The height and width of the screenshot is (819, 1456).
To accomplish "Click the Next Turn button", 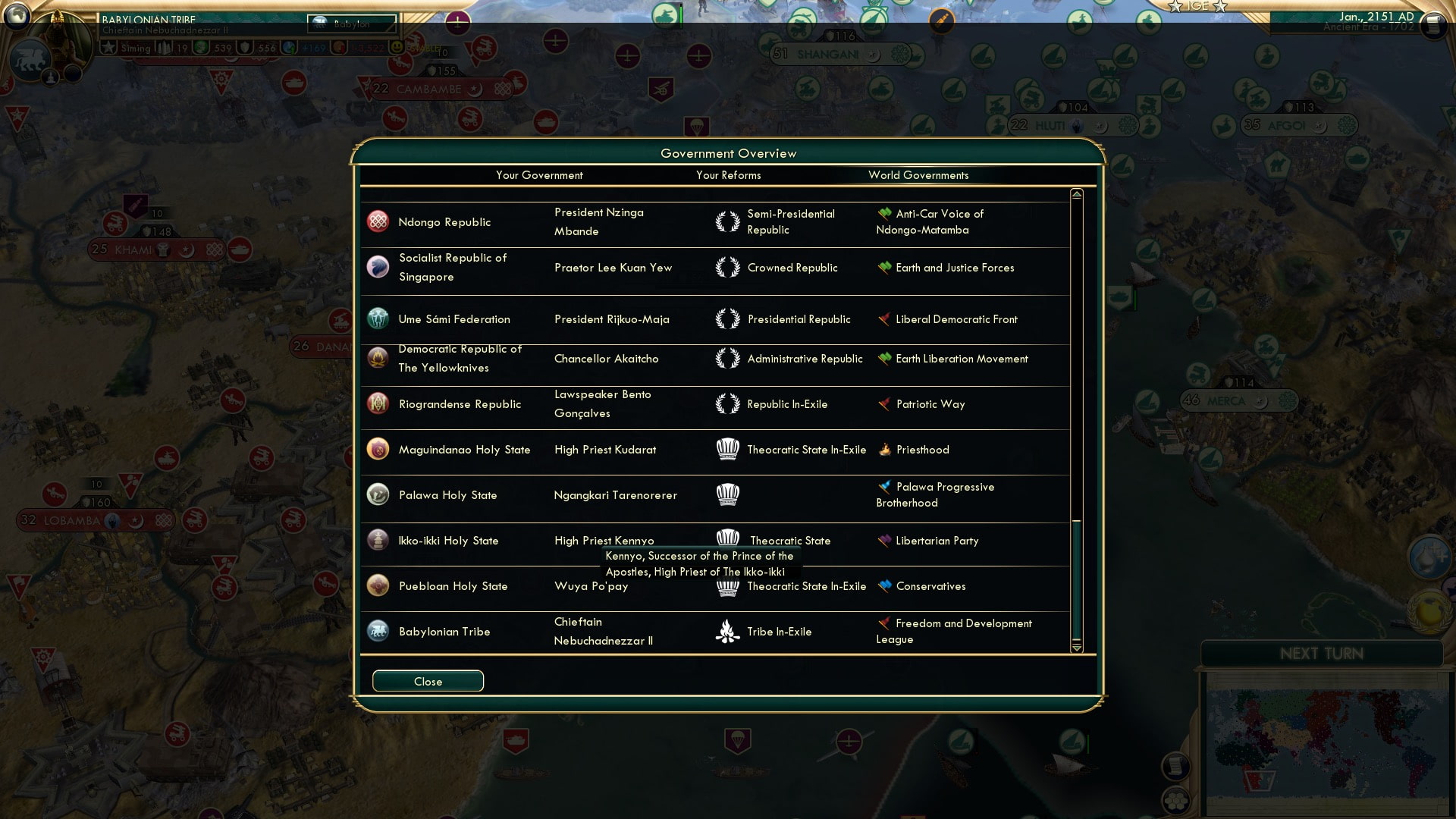I will tap(1323, 654).
